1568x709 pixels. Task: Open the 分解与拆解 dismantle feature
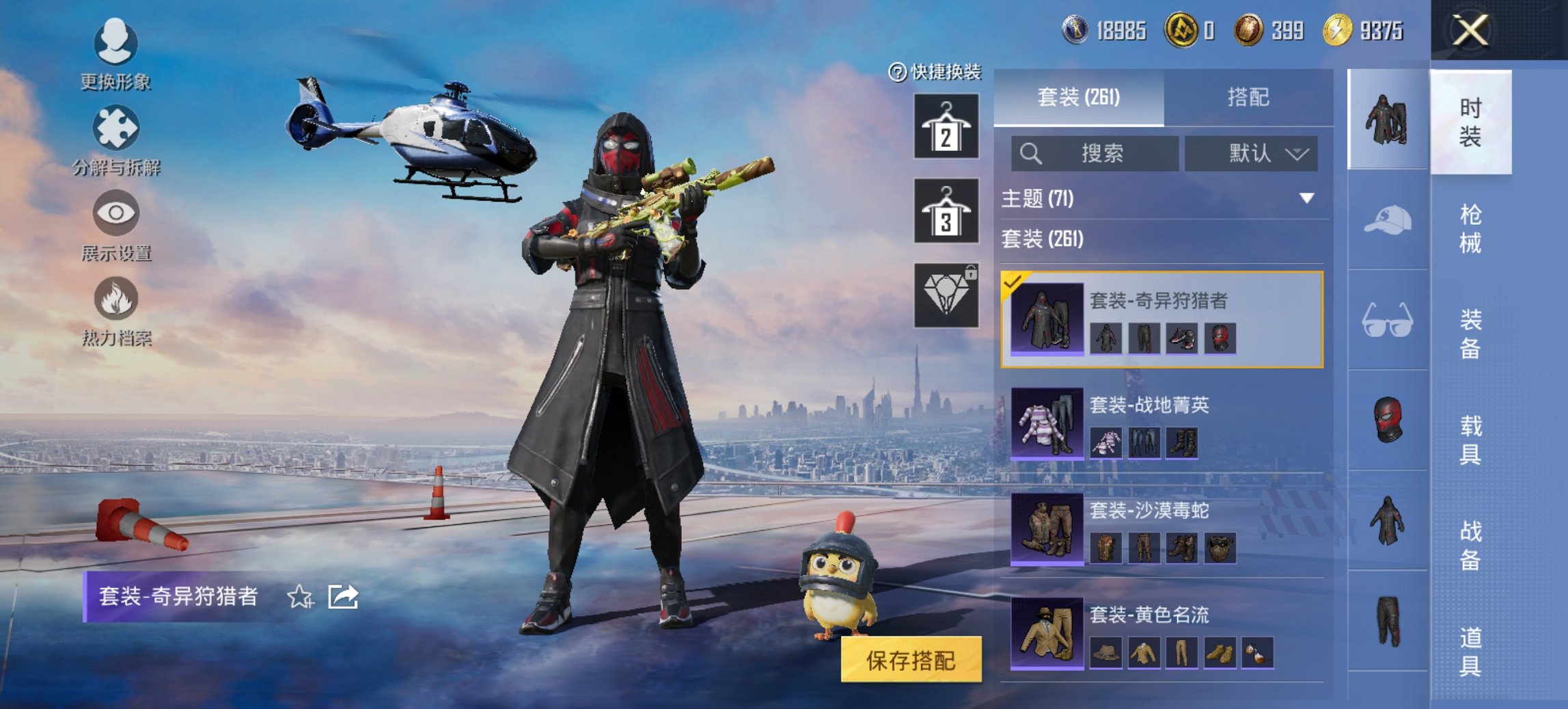(x=116, y=147)
